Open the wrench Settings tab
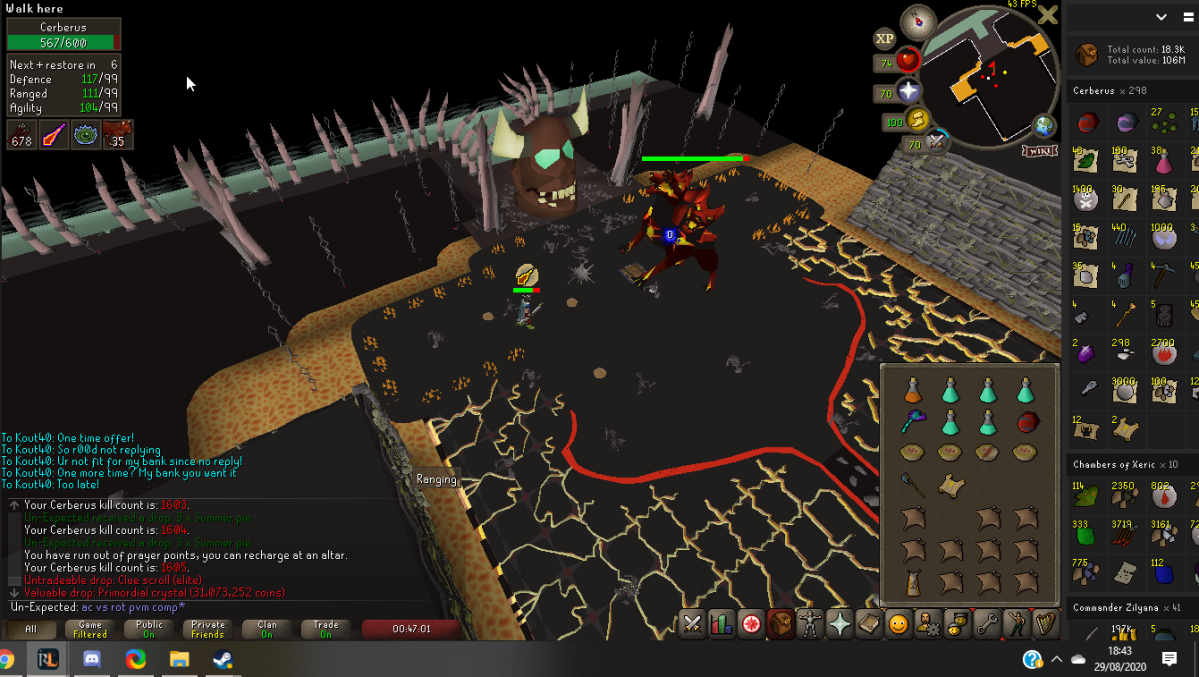This screenshot has height=677, width=1199. 987,624
